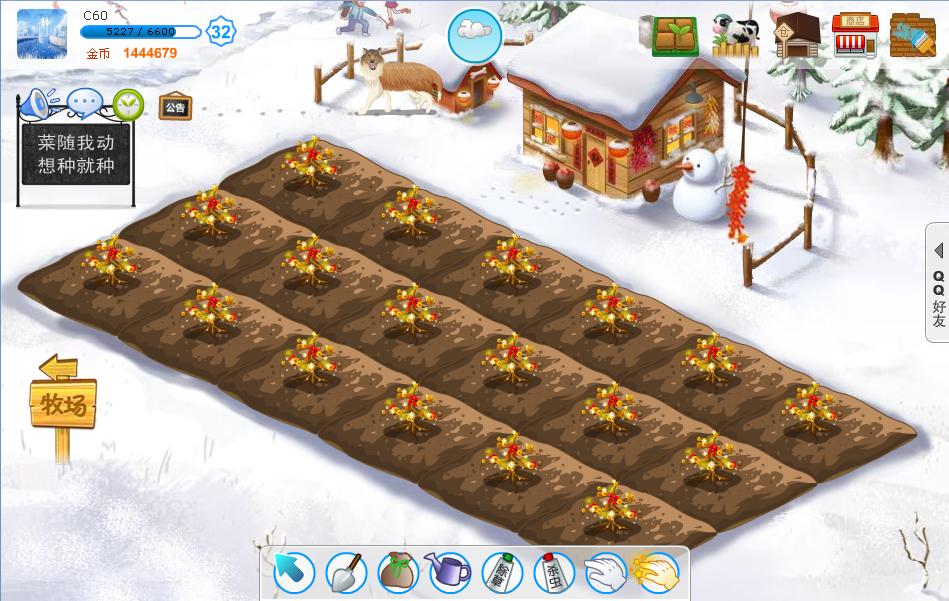This screenshot has width=949, height=601.
Task: Click the weather cloud icon
Action: click(x=474, y=35)
